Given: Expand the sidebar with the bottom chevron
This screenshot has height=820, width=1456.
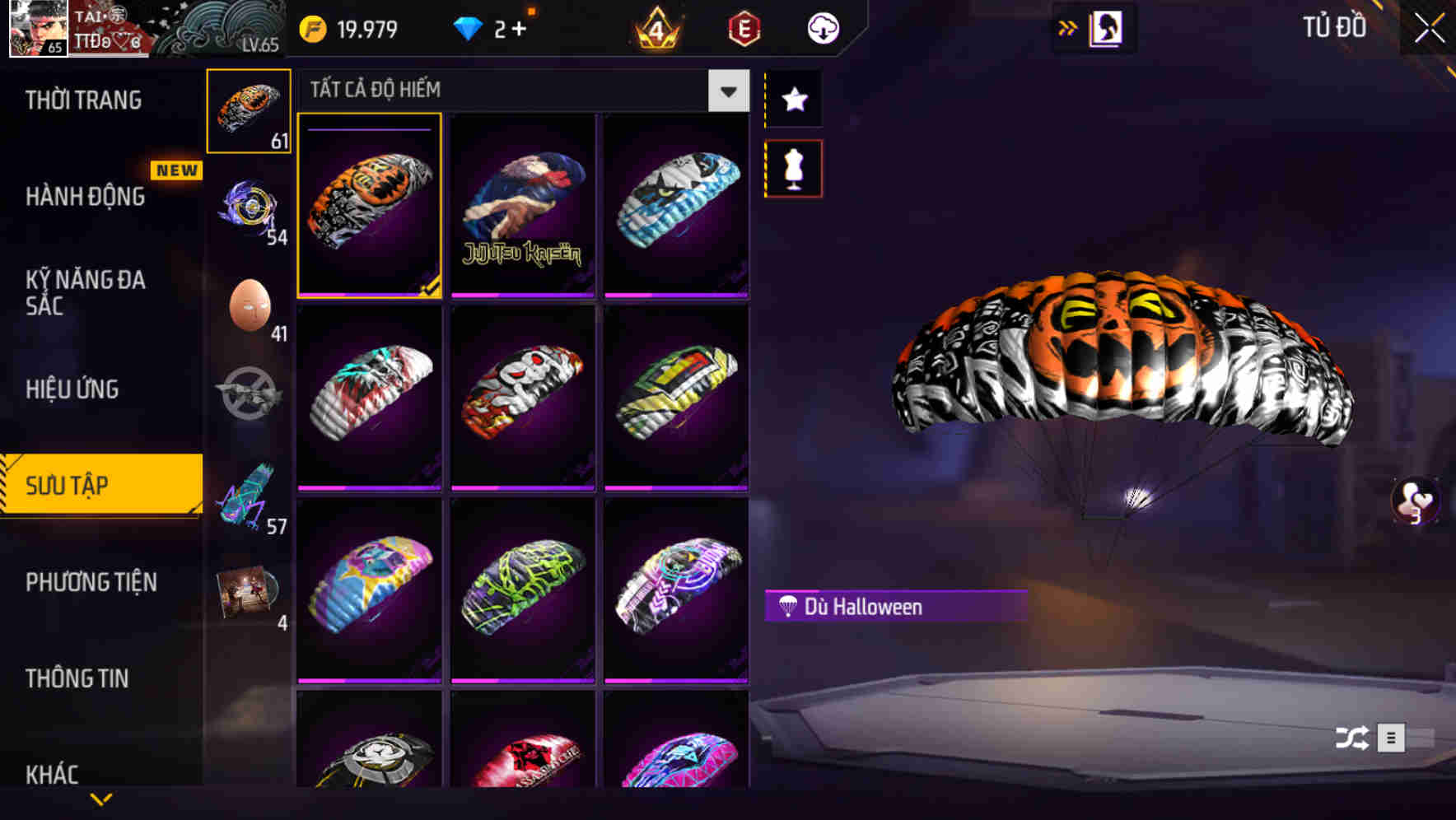Looking at the screenshot, I should [100, 800].
